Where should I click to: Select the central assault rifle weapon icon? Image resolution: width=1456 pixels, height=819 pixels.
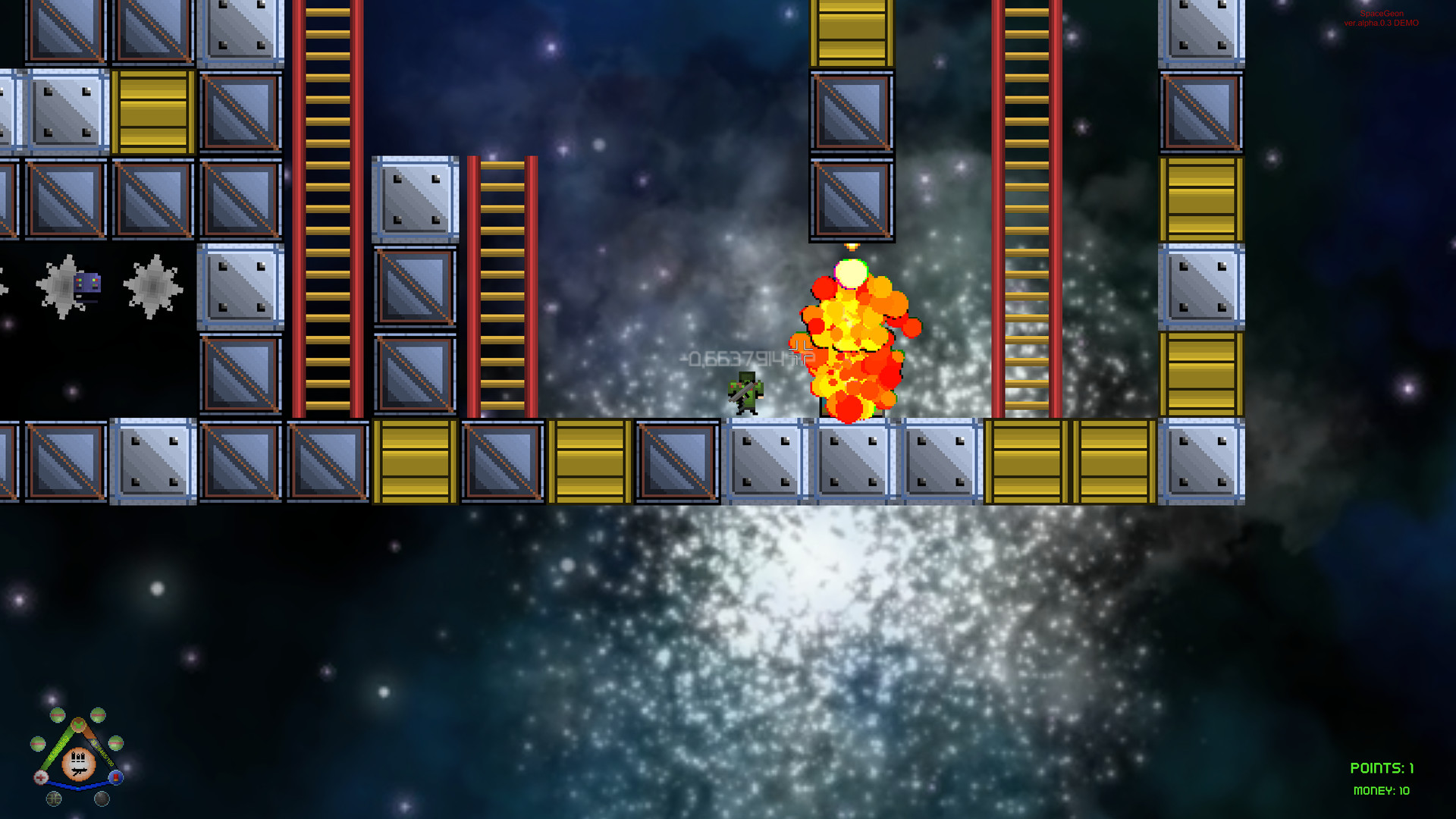point(78,764)
